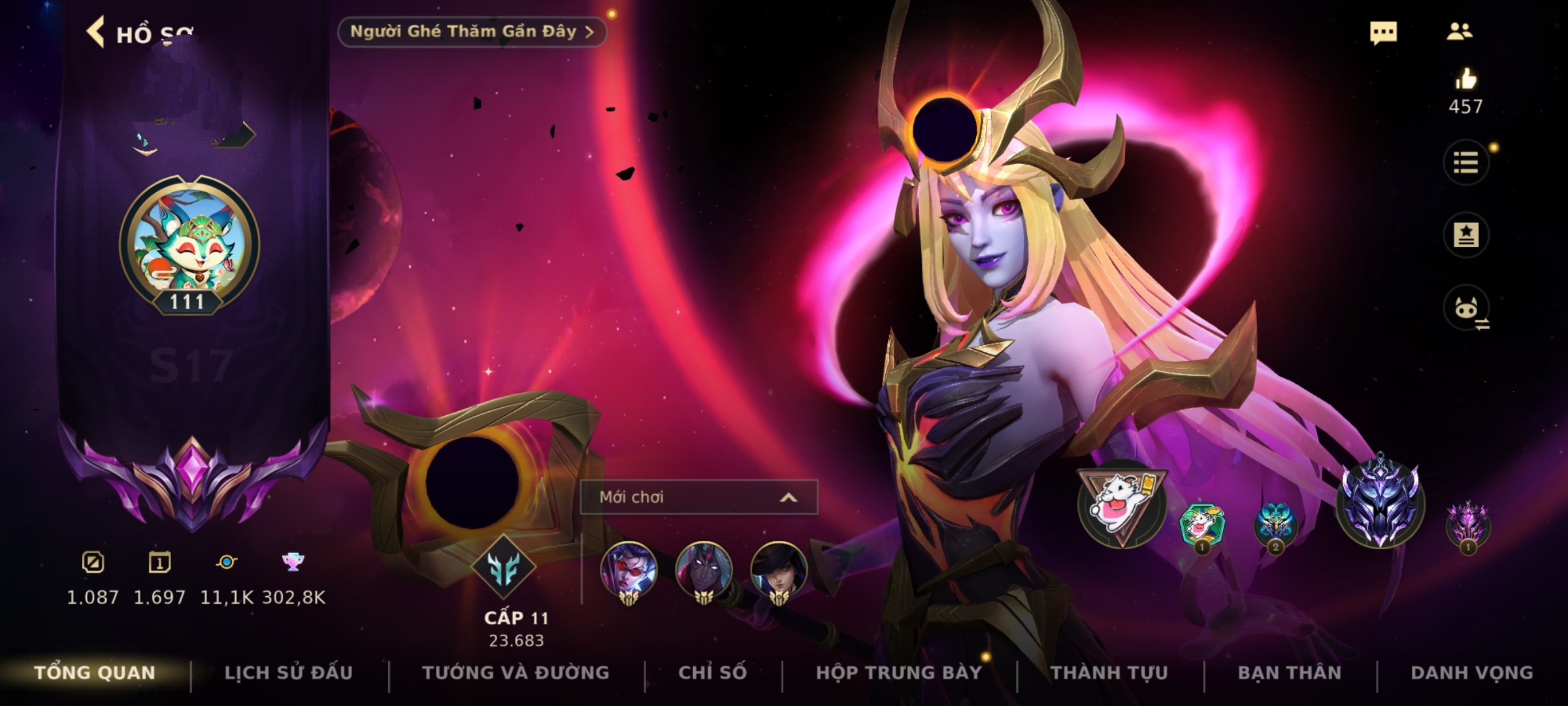Go to the Bạn Thân tab
The width and height of the screenshot is (1568, 706).
pyautogui.click(x=1289, y=673)
